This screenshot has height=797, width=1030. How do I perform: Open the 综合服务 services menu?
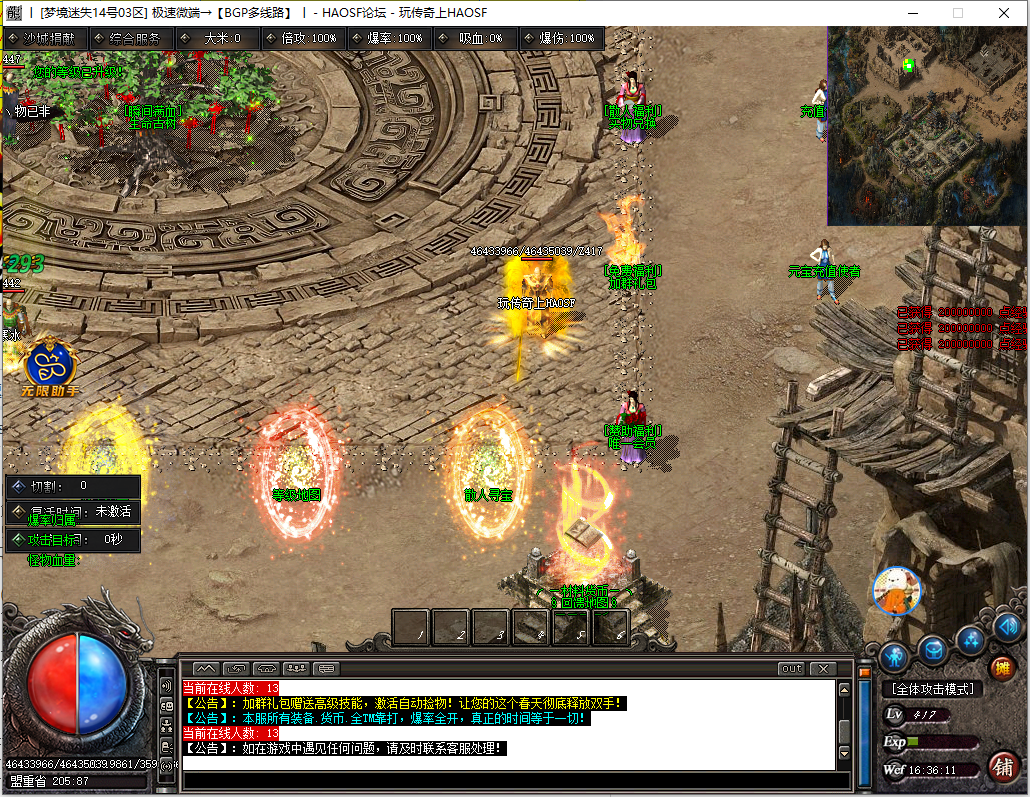pos(131,38)
